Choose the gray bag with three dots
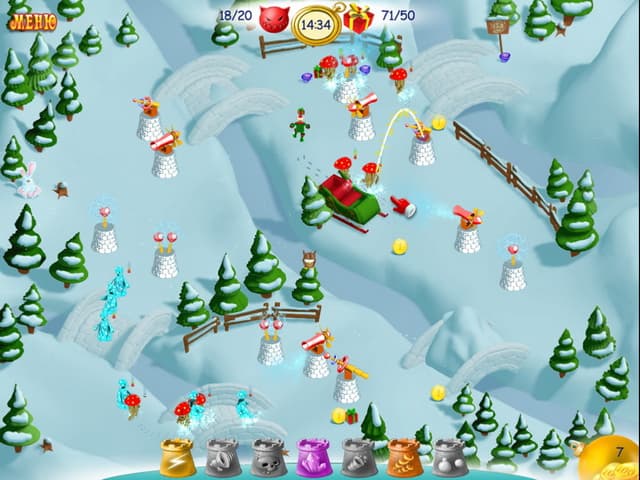This screenshot has height=480, width=640. [449, 458]
